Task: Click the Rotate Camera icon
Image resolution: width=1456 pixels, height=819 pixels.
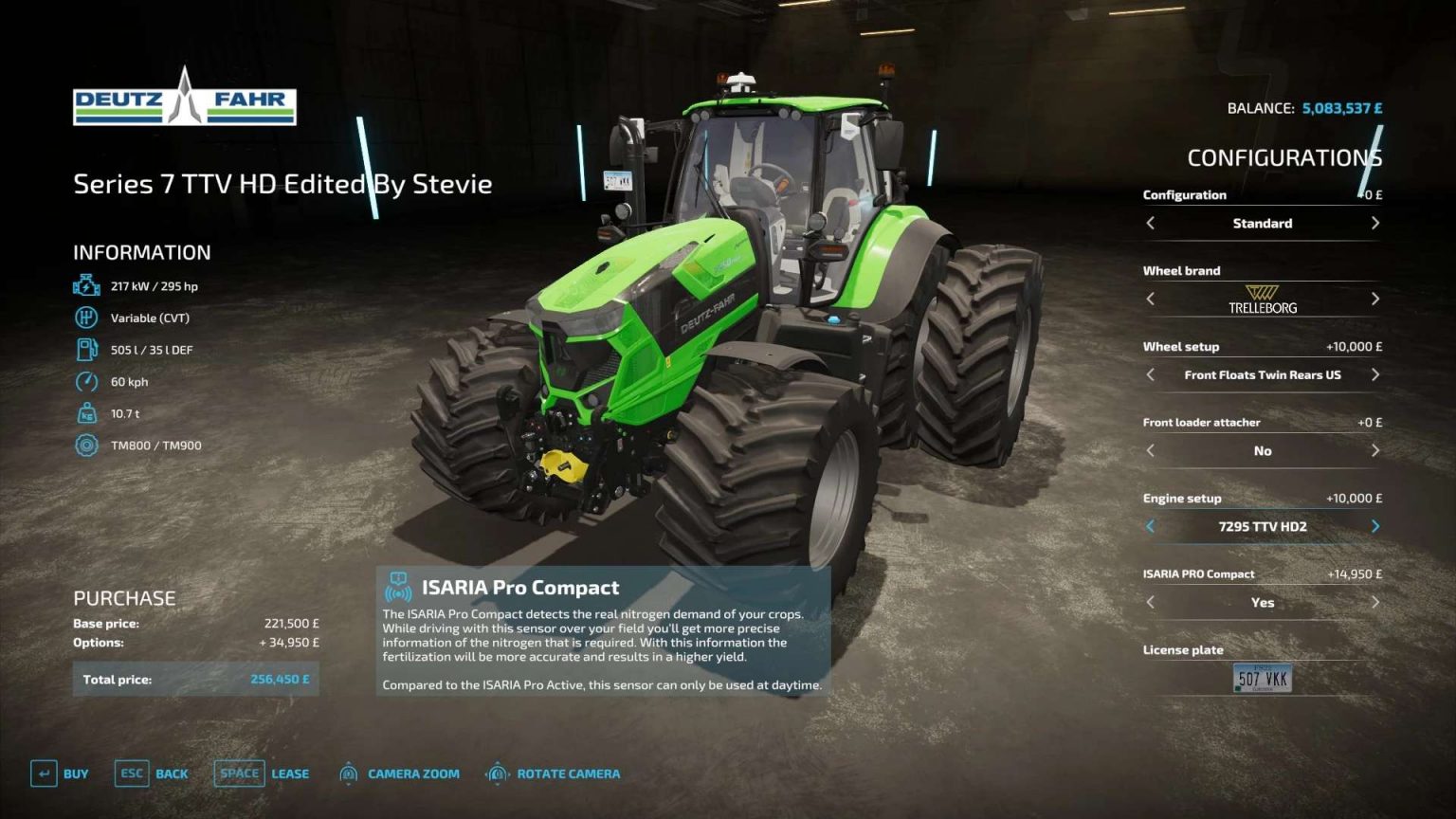Action: tap(495, 773)
